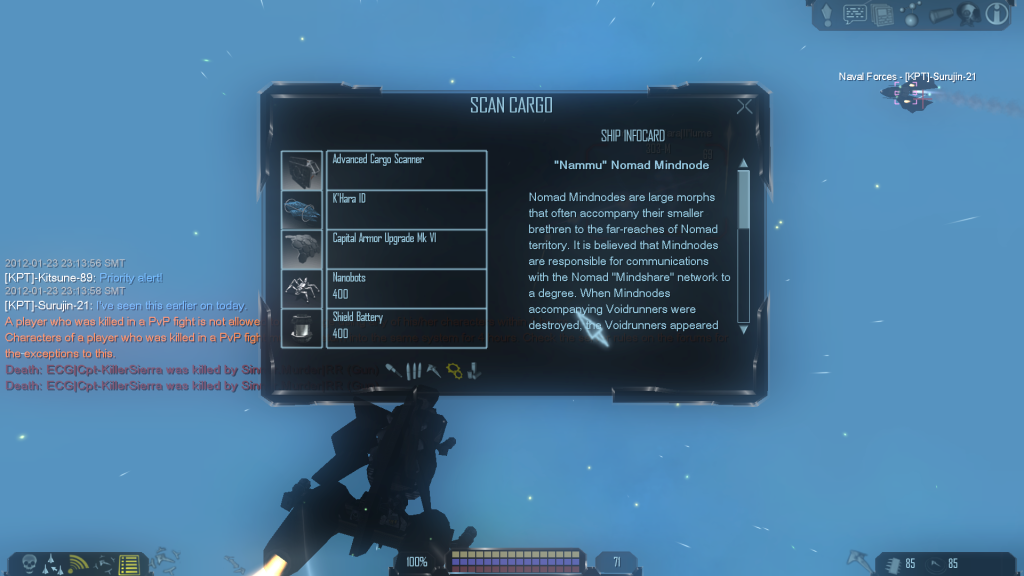Screen dimensions: 1024x576
Task: Open the information 'i' icon
Action: 997,13
